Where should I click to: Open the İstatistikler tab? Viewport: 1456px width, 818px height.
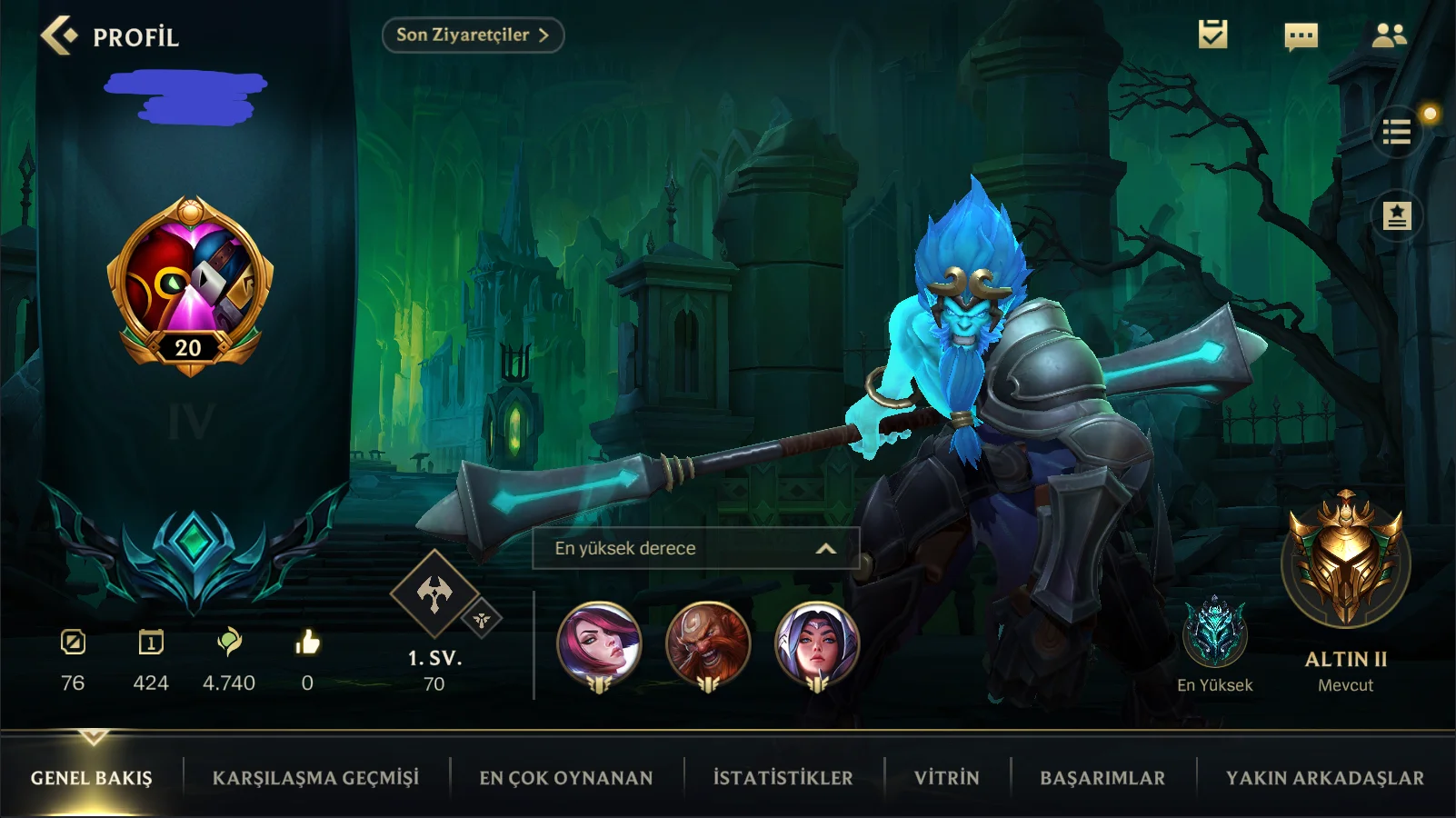point(783,778)
